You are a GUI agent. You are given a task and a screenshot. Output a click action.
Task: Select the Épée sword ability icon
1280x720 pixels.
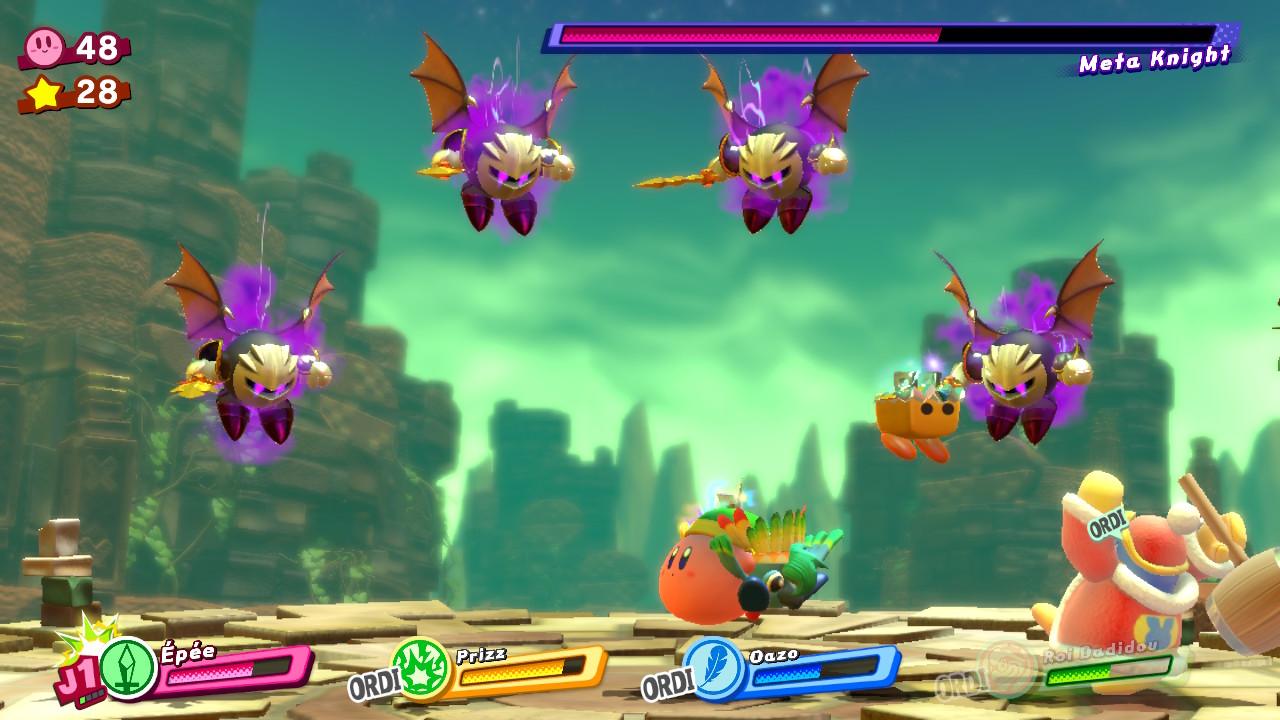coord(128,668)
